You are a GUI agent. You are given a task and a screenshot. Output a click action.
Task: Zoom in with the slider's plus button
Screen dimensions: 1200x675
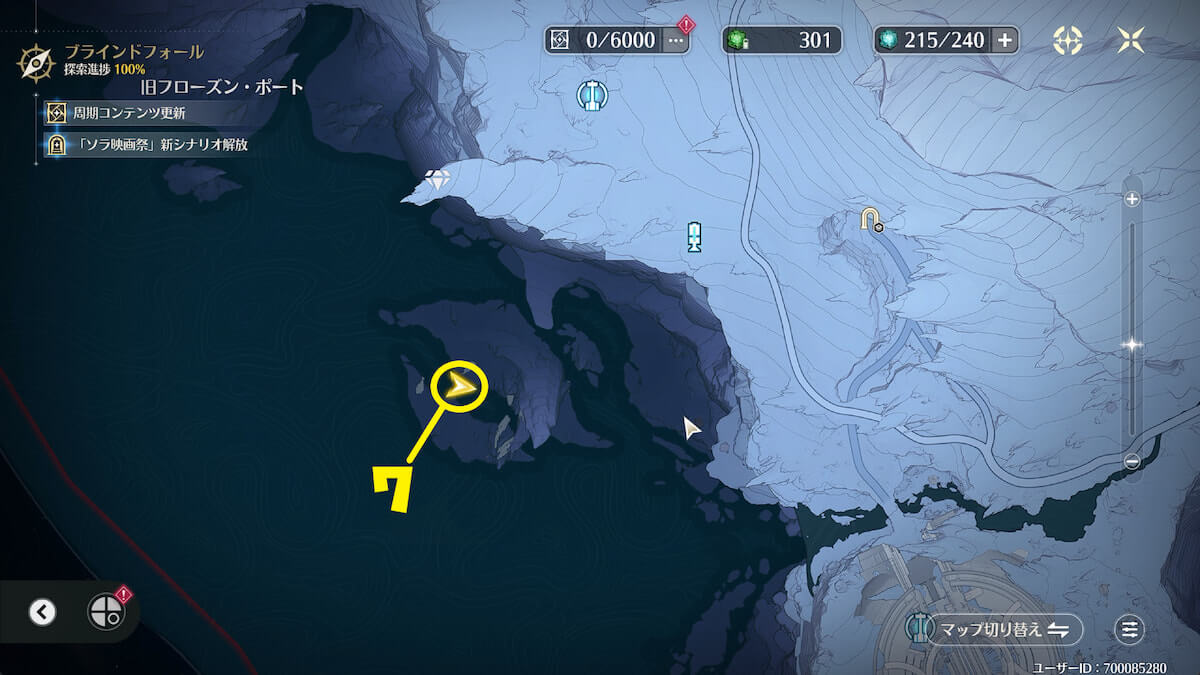tap(1132, 199)
